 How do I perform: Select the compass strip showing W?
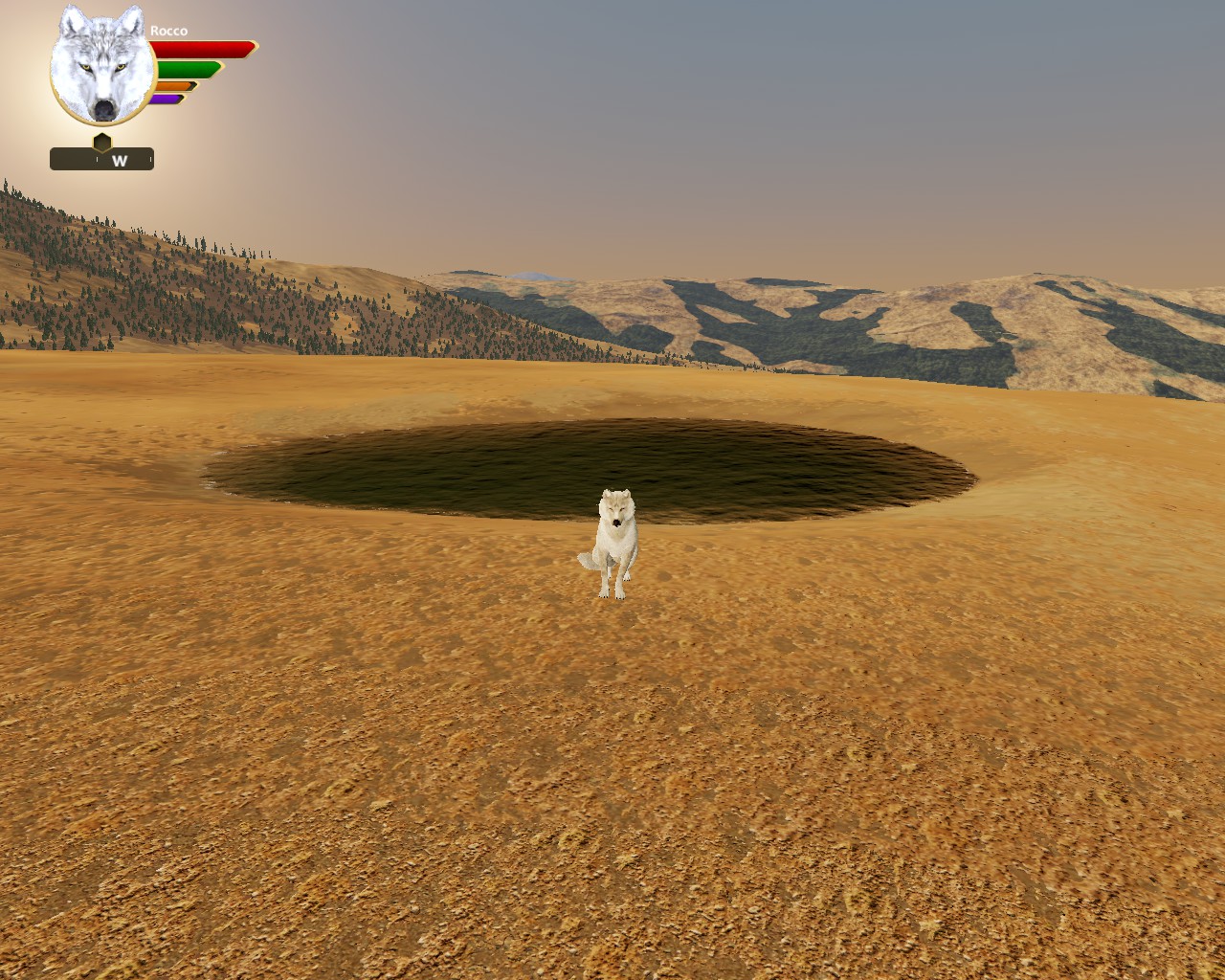[x=101, y=160]
